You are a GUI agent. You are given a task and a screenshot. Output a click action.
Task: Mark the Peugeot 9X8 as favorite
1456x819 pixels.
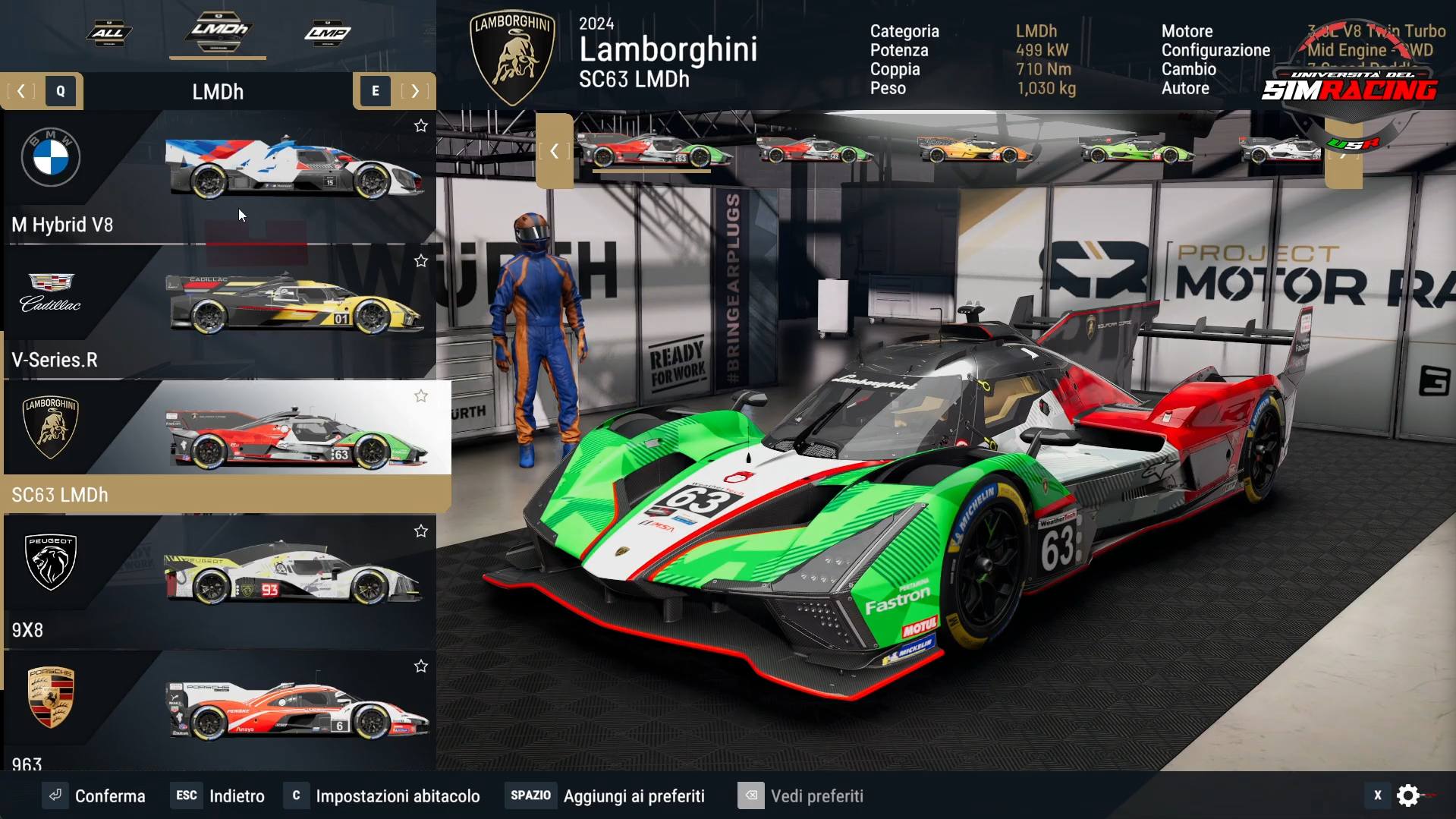(x=421, y=531)
